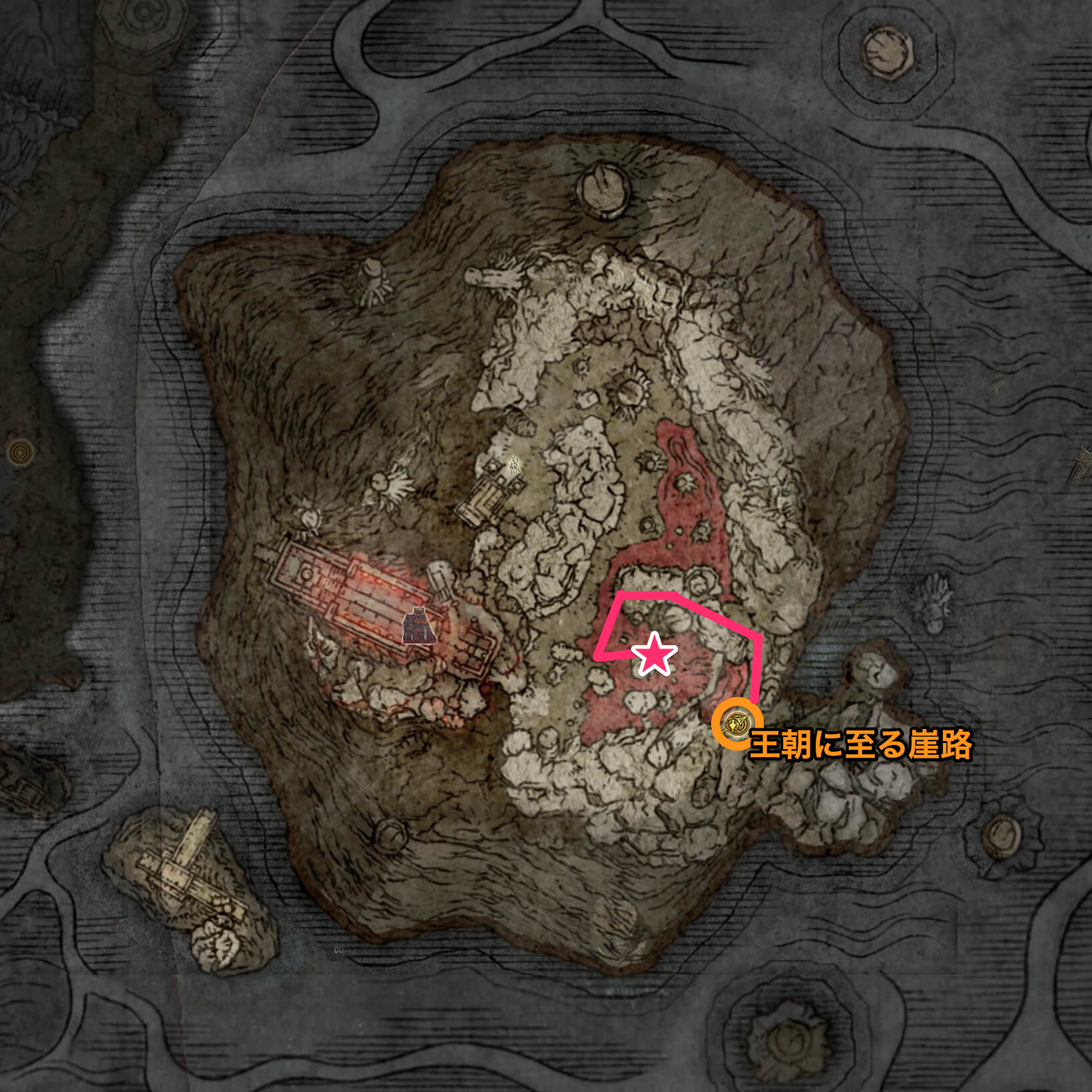Click the glowing red ship structure on the left
Viewport: 1092px width, 1092px height.
[x=346, y=593]
